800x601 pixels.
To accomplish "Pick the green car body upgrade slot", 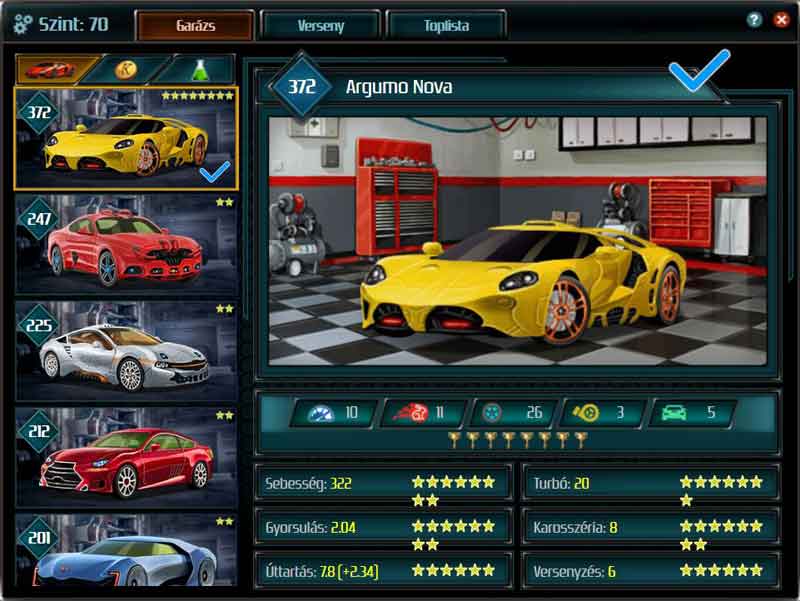I will click(692, 413).
